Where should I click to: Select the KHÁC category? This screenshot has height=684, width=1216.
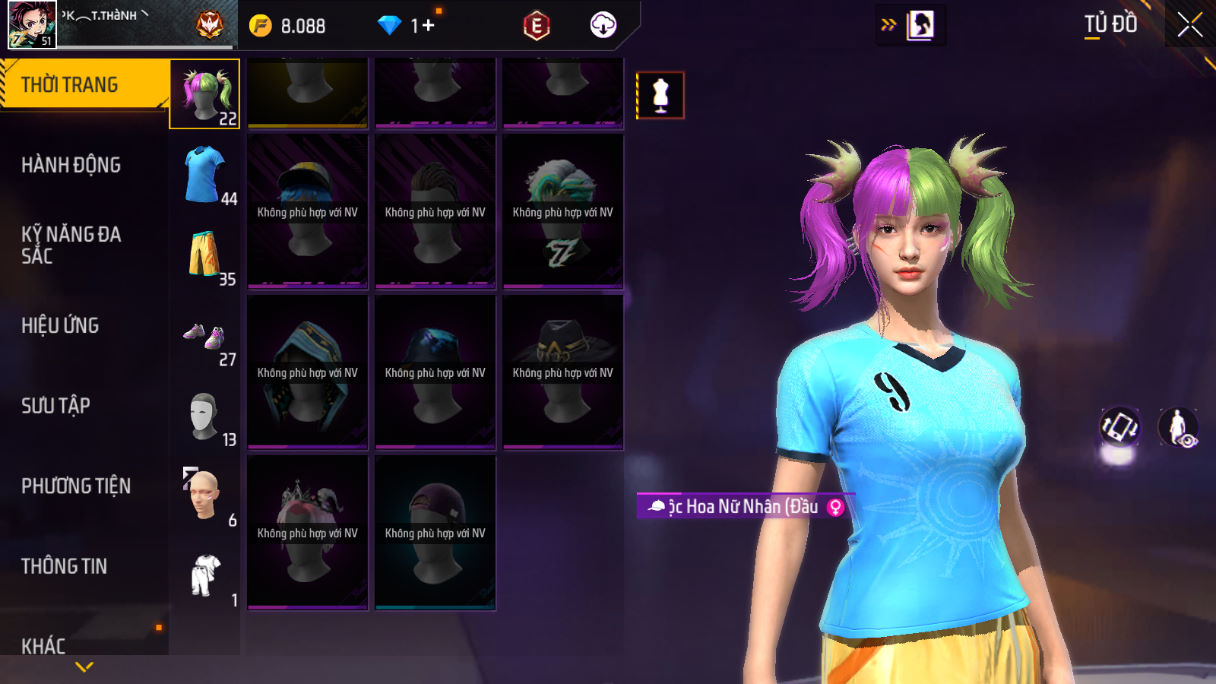pyautogui.click(x=43, y=645)
